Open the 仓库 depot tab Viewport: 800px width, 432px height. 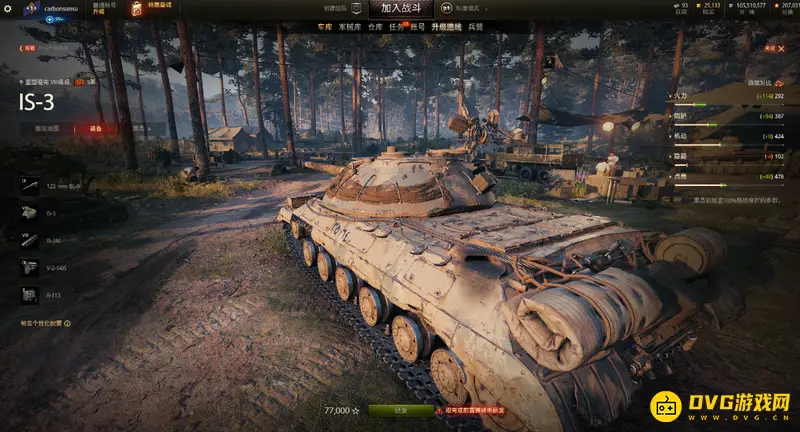[374, 27]
